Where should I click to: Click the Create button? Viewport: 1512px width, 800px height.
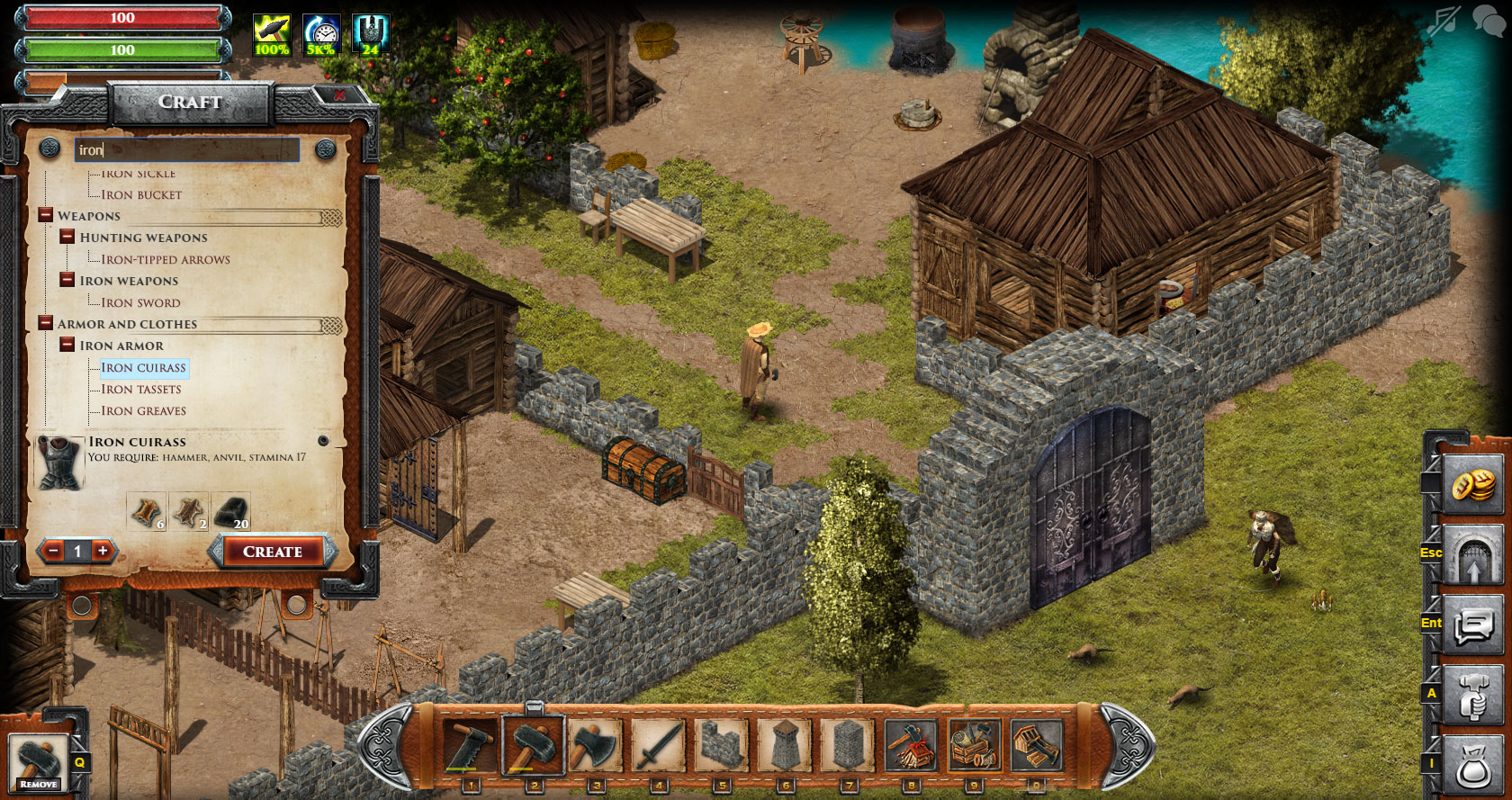(x=273, y=552)
